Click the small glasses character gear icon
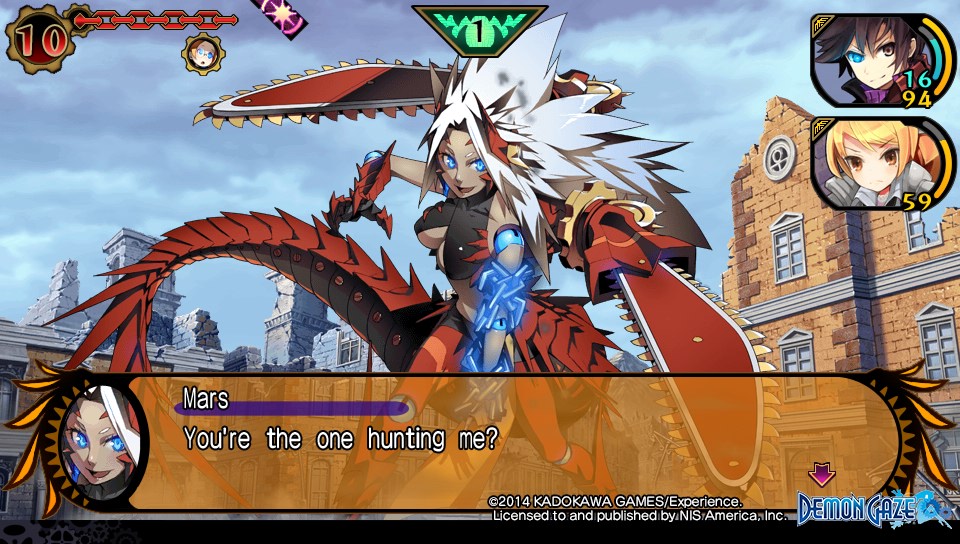 pyautogui.click(x=203, y=52)
